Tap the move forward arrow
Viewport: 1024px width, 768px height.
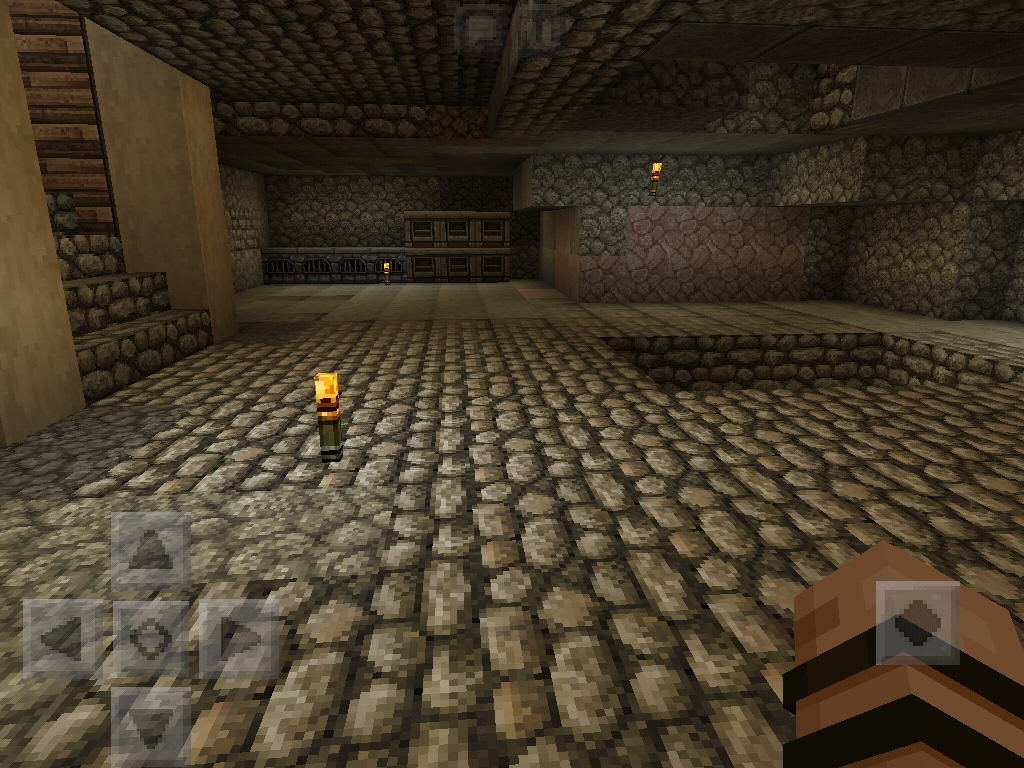[x=151, y=550]
